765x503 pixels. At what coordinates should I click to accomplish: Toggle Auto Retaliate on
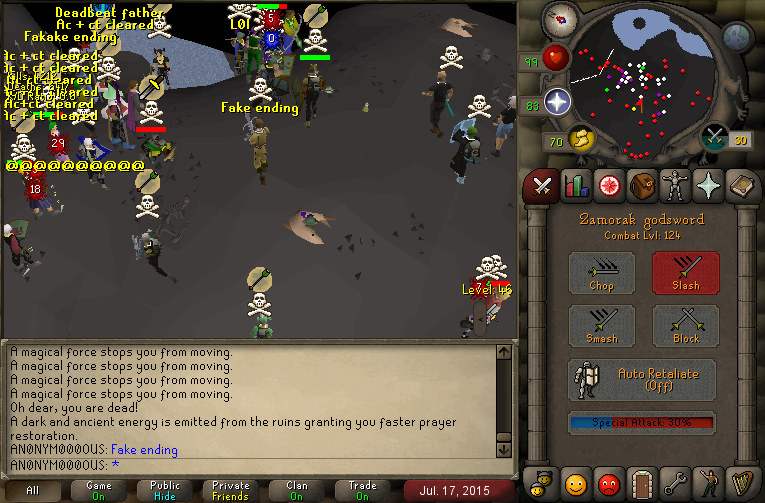(642, 380)
